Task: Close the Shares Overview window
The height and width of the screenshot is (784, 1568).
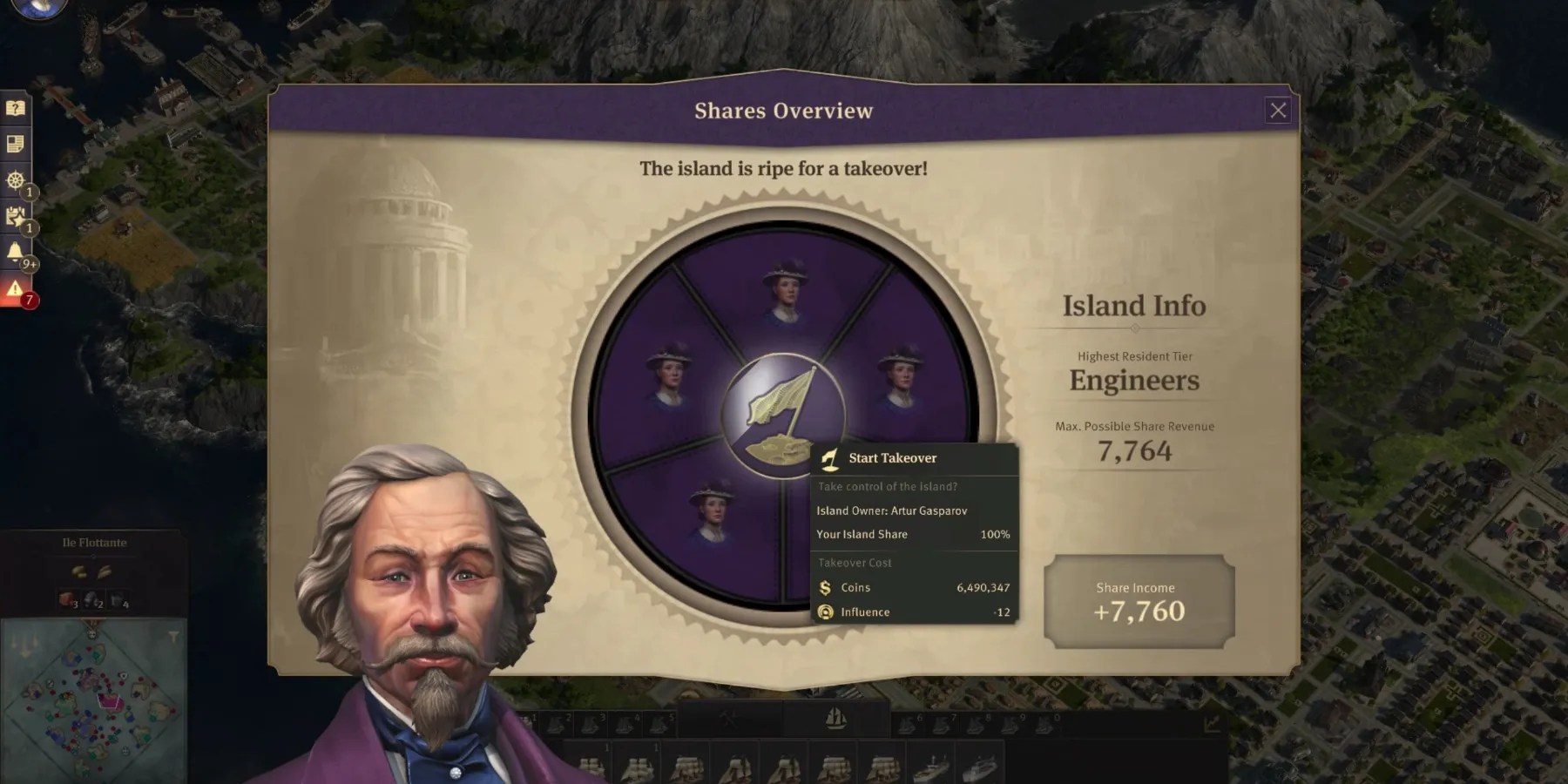Action: (1278, 110)
